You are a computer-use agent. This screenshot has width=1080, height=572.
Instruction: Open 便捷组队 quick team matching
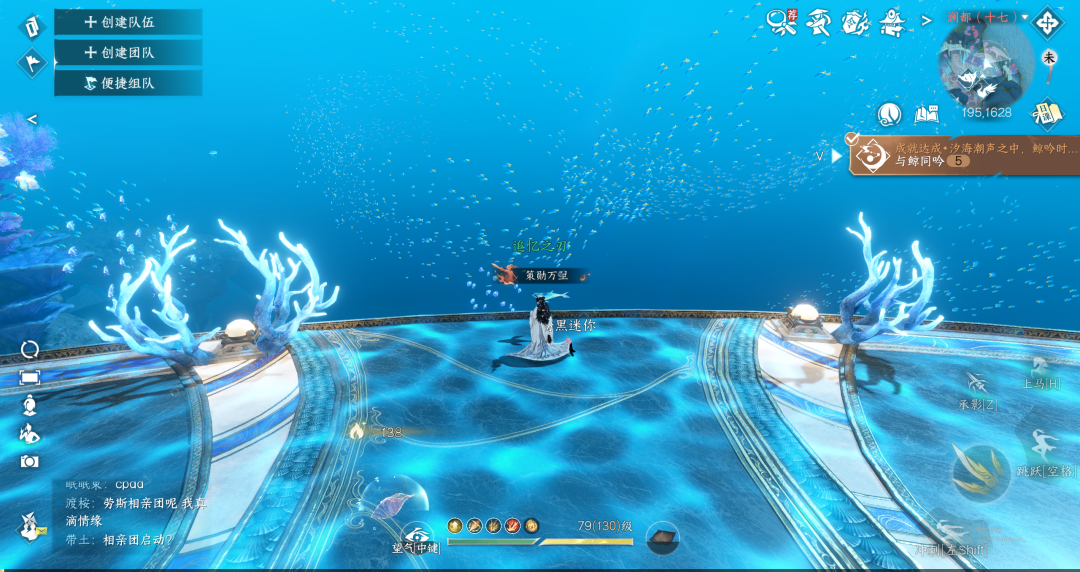point(128,83)
